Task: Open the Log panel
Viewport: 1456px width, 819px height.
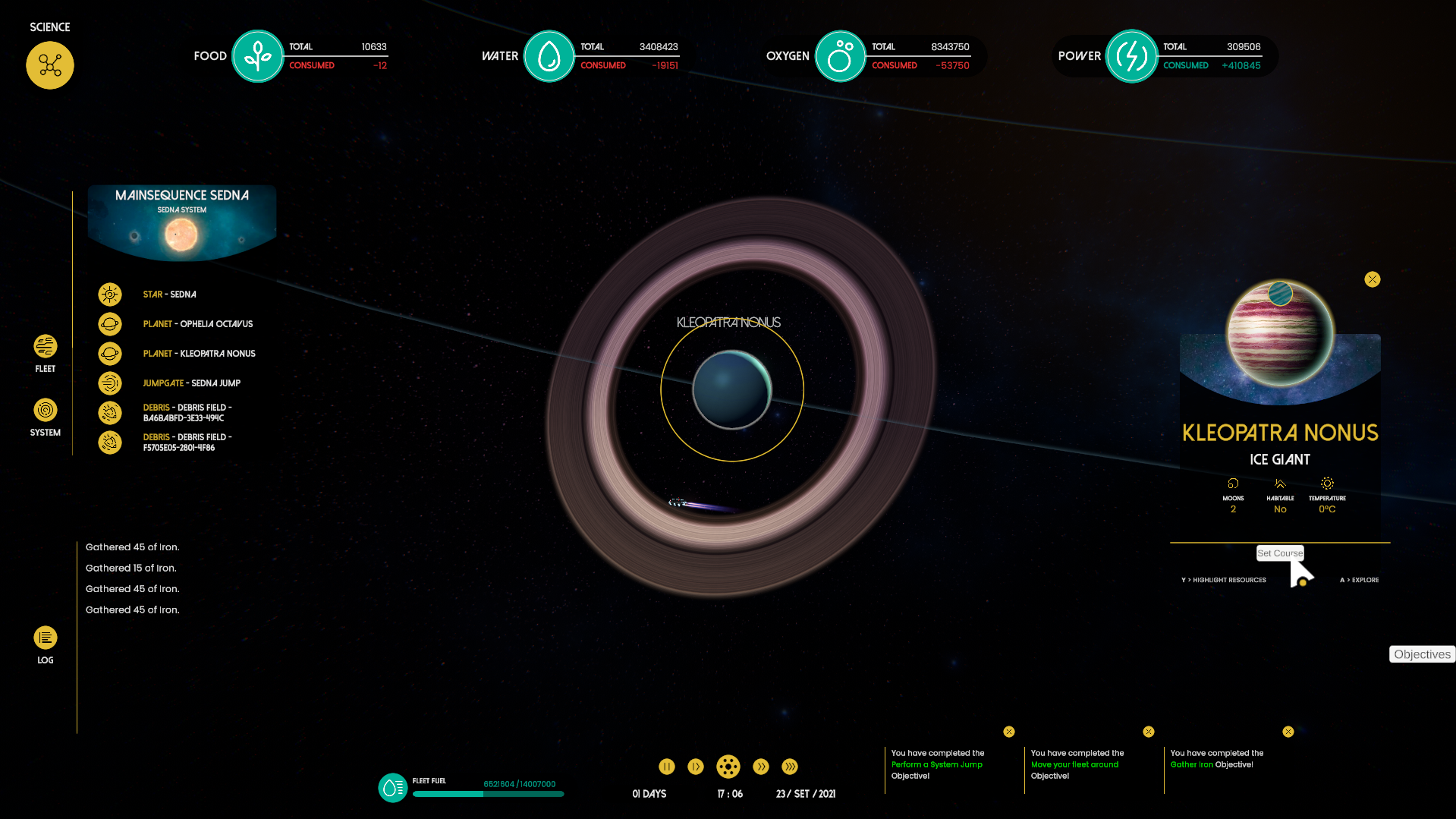Action: [46, 638]
